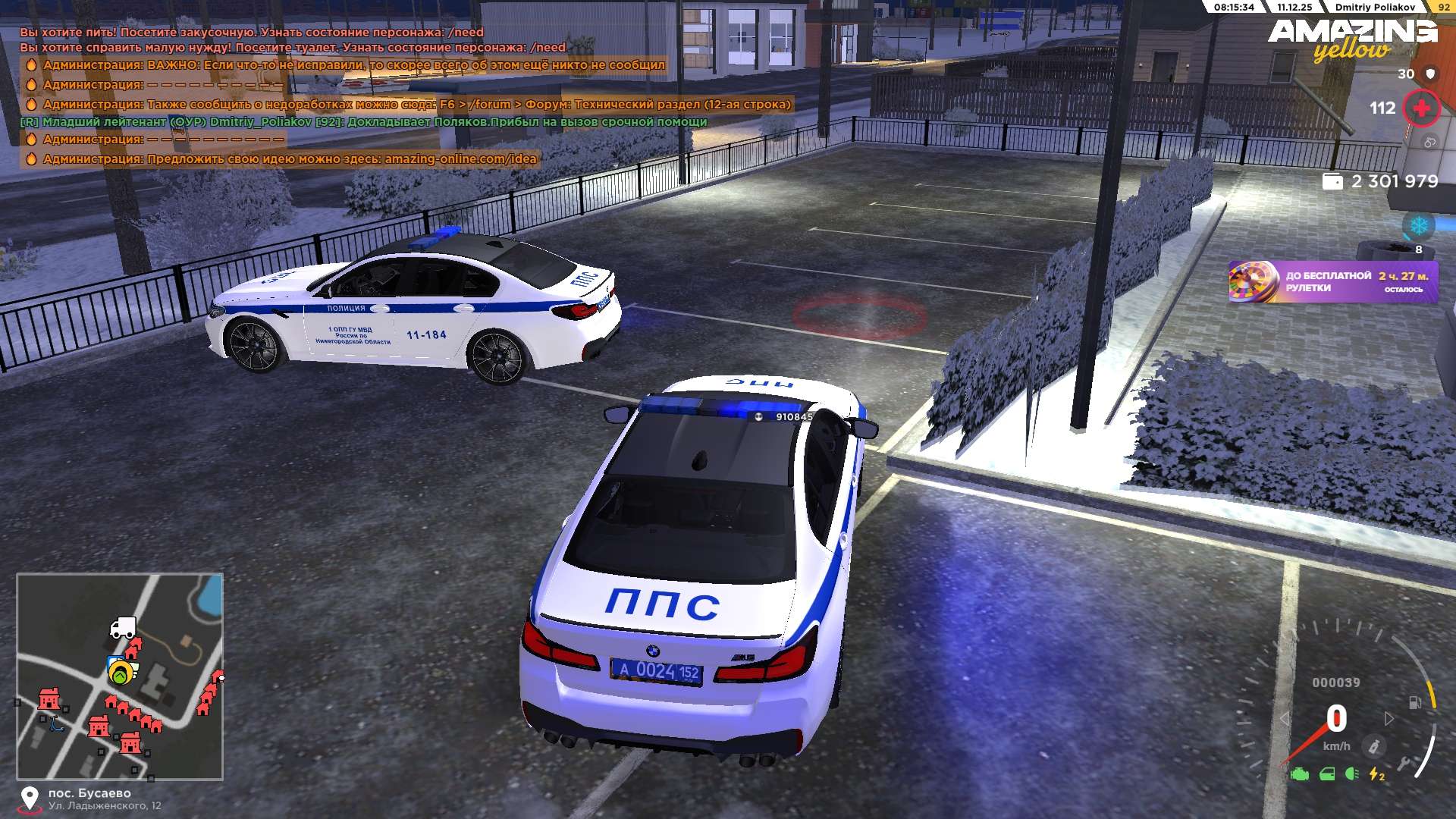Click the red health cross icon
1456x819 pixels.
1421,108
